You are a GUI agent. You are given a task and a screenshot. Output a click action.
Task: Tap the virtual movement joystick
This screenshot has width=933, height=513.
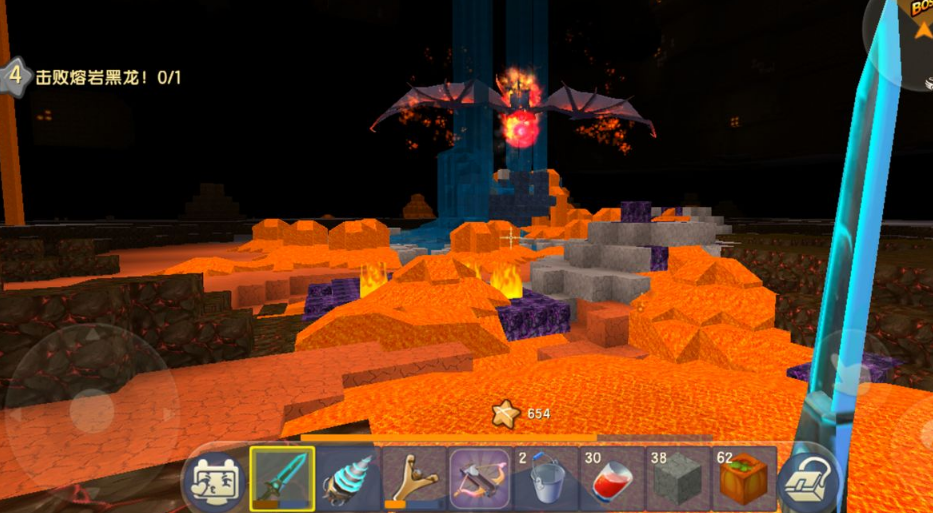(x=85, y=410)
